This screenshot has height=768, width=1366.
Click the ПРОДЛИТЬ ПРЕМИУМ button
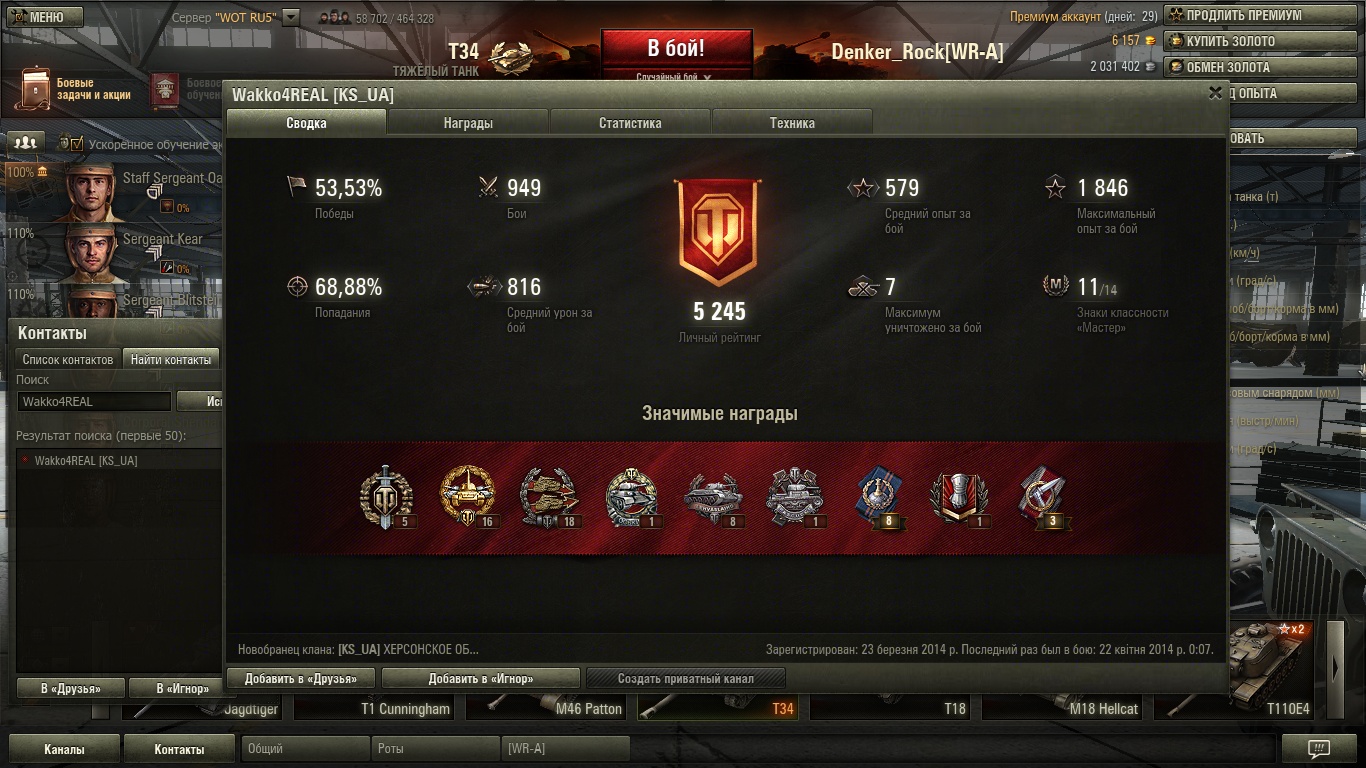[x=1234, y=15]
